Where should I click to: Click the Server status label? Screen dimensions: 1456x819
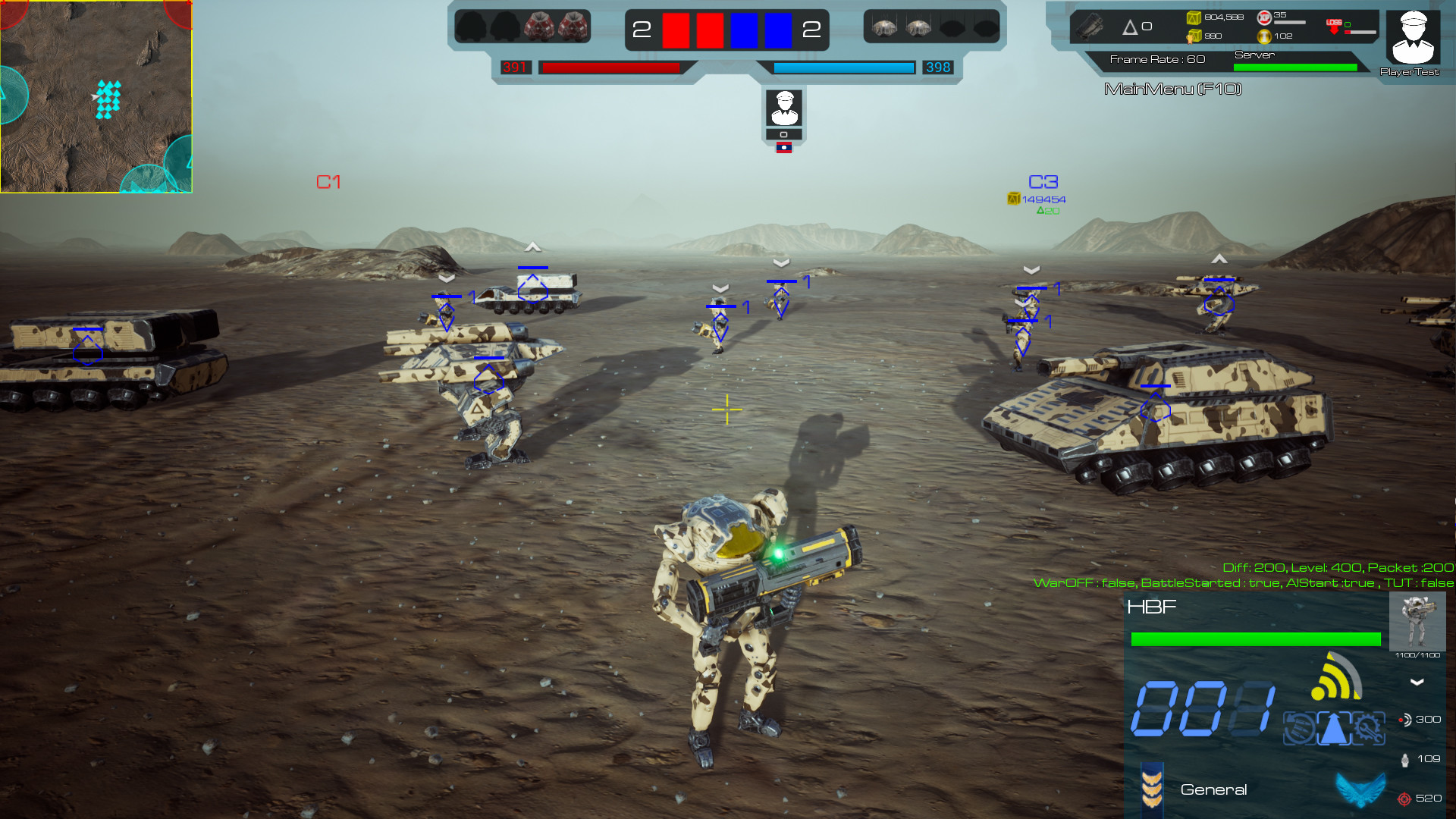1255,55
